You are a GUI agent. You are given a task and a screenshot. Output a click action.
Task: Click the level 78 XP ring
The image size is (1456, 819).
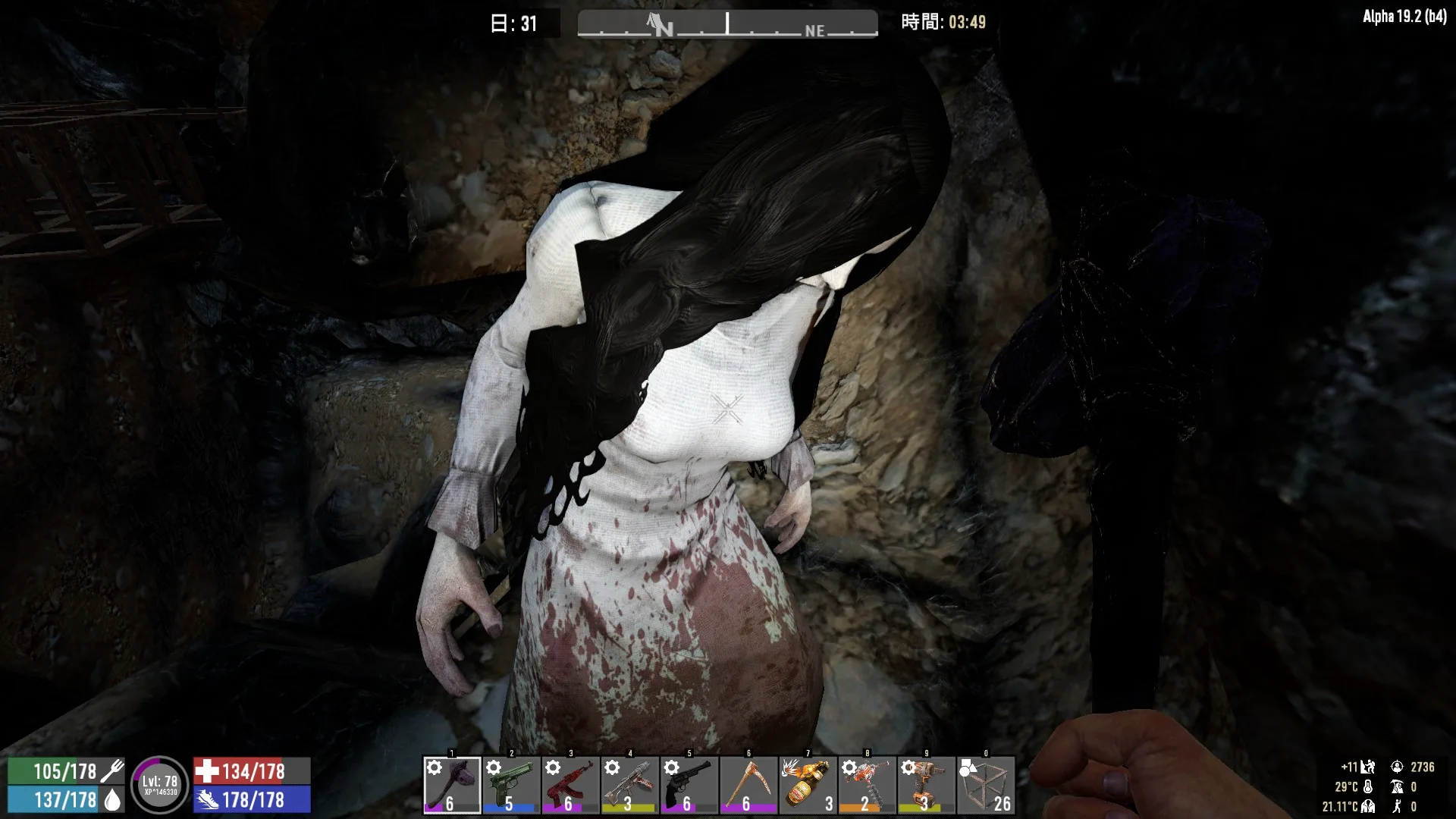(x=159, y=785)
